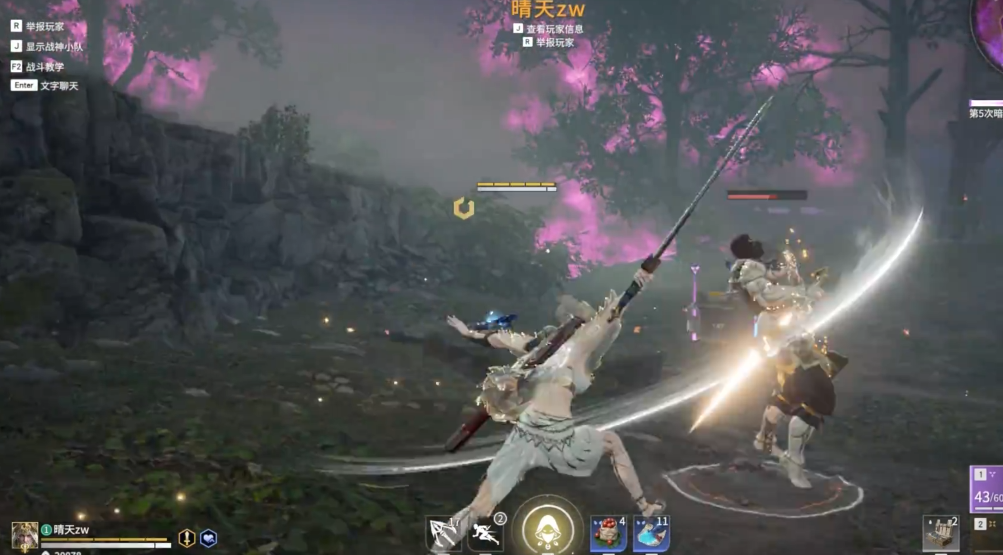Select the armor repair kit slot

(940, 534)
